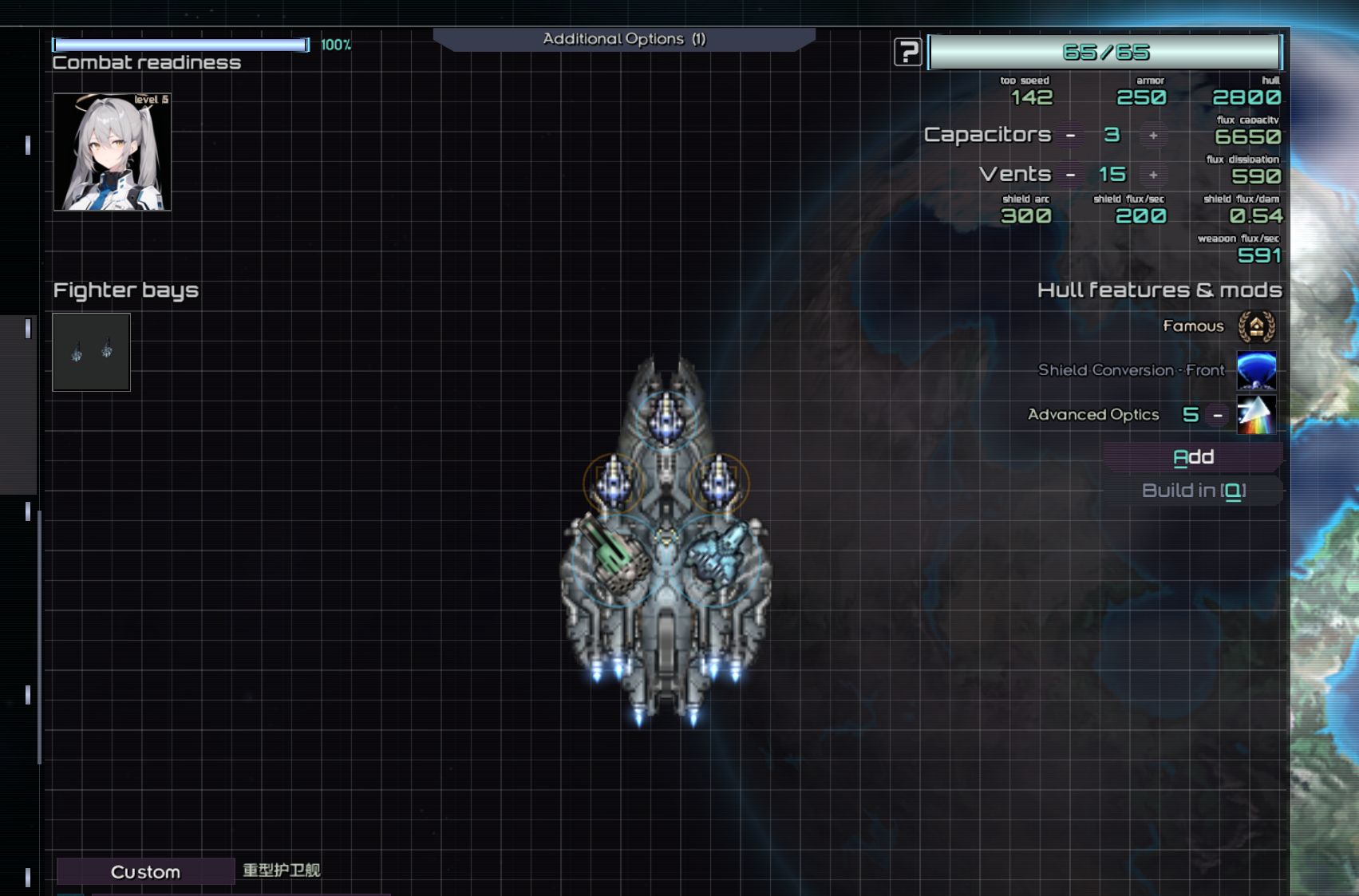
Task: Click the Build in hullmod button
Action: pyautogui.click(x=1193, y=491)
